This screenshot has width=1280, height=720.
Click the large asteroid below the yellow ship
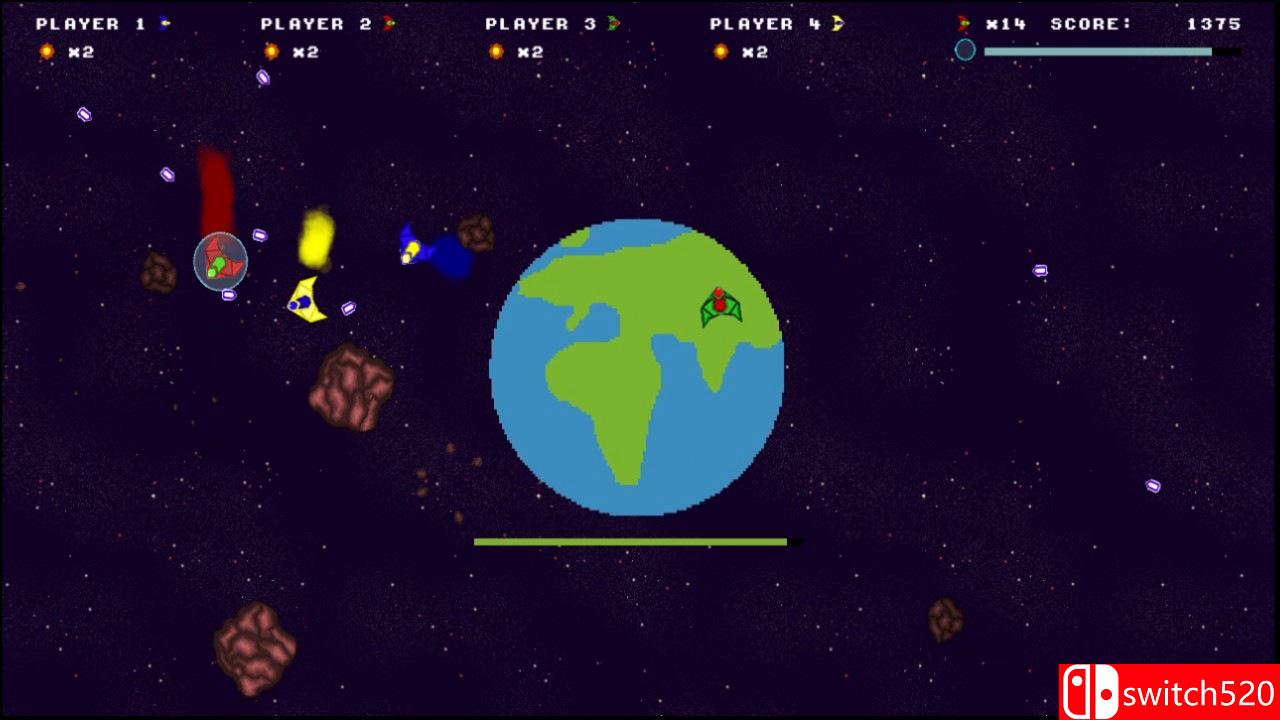tap(352, 387)
